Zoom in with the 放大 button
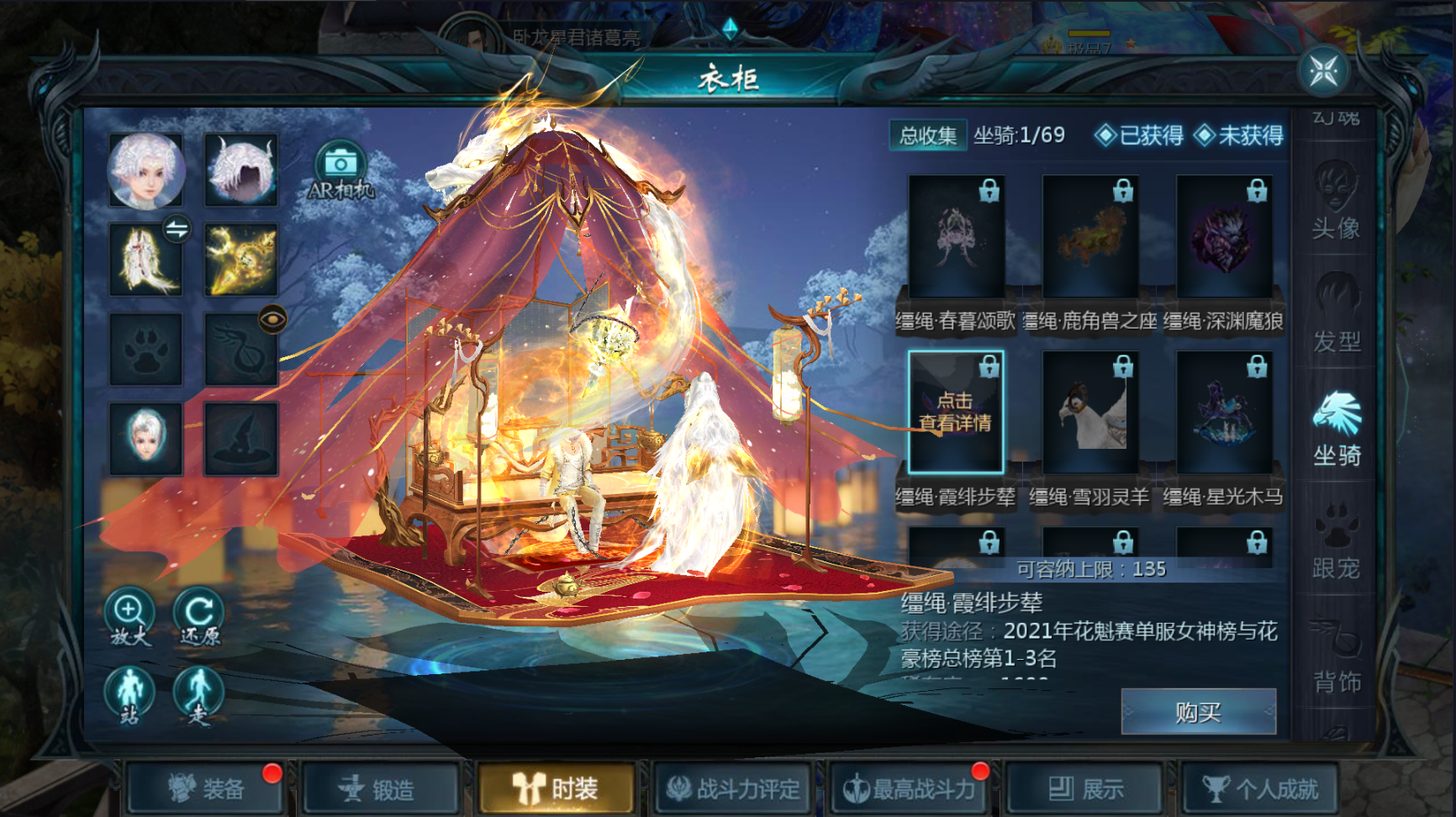This screenshot has width=1456, height=817. 129,616
